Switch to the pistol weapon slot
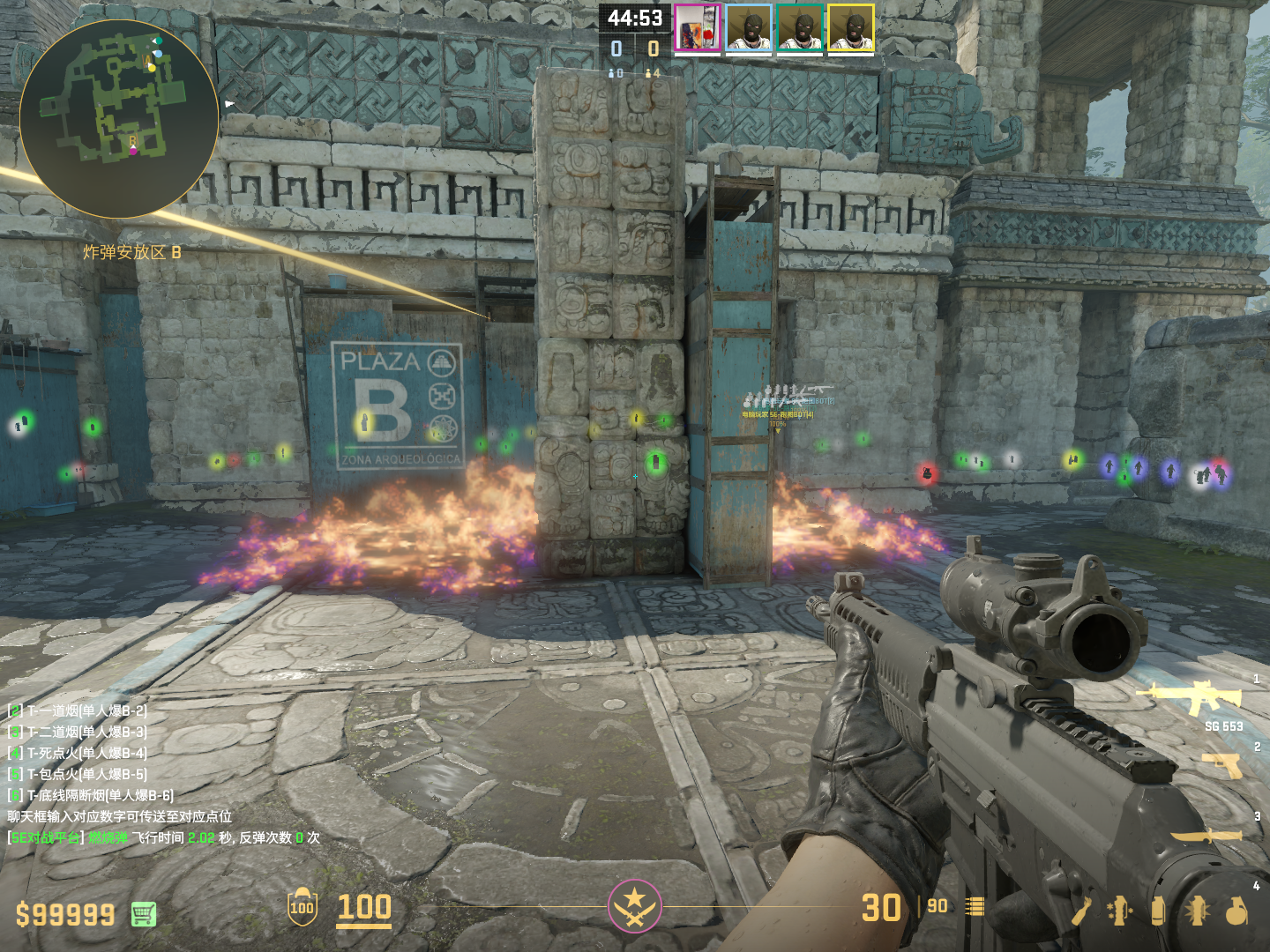1270x952 pixels. [1222, 764]
